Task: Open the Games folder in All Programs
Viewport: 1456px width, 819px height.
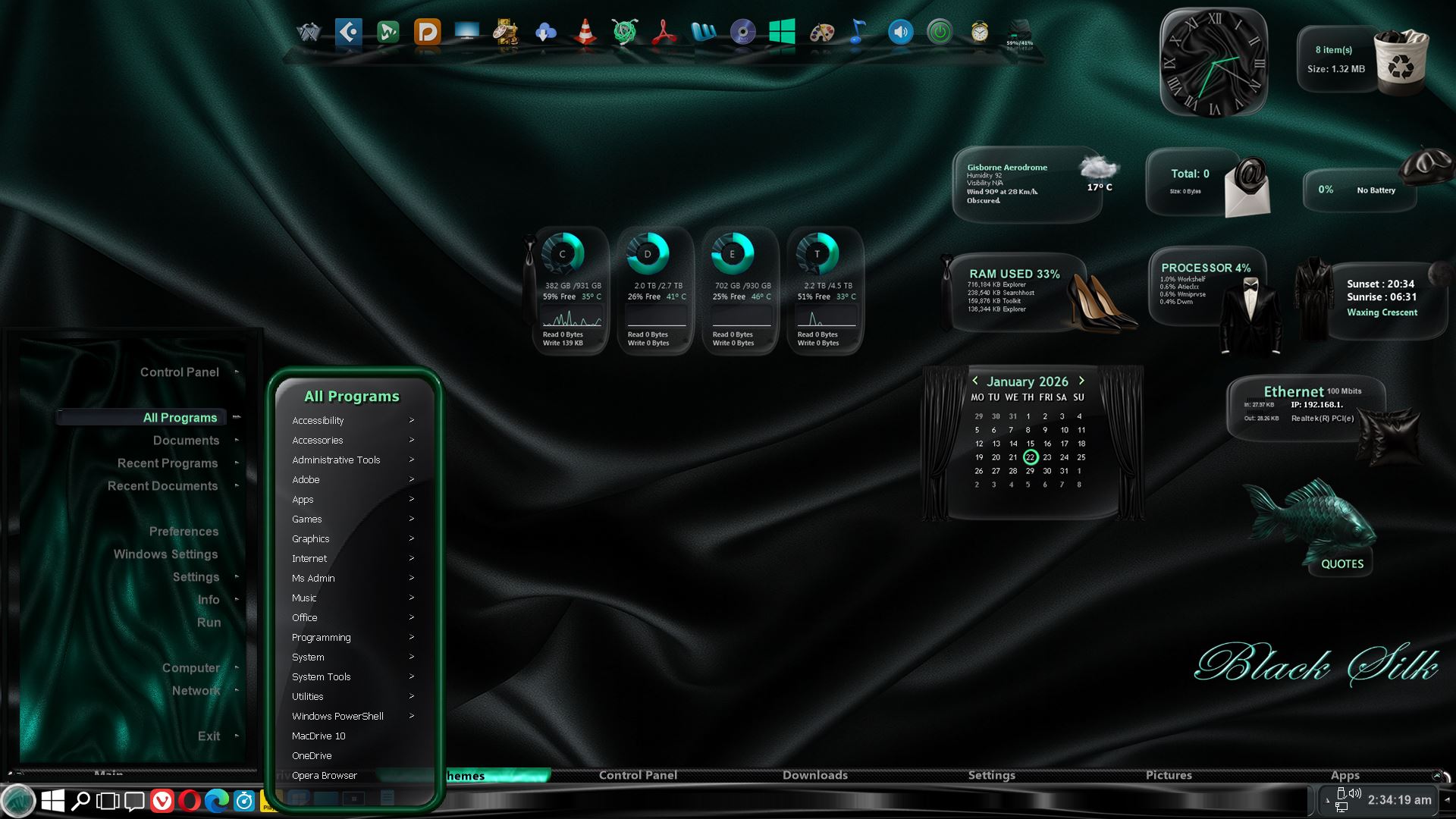Action: pyautogui.click(x=307, y=519)
